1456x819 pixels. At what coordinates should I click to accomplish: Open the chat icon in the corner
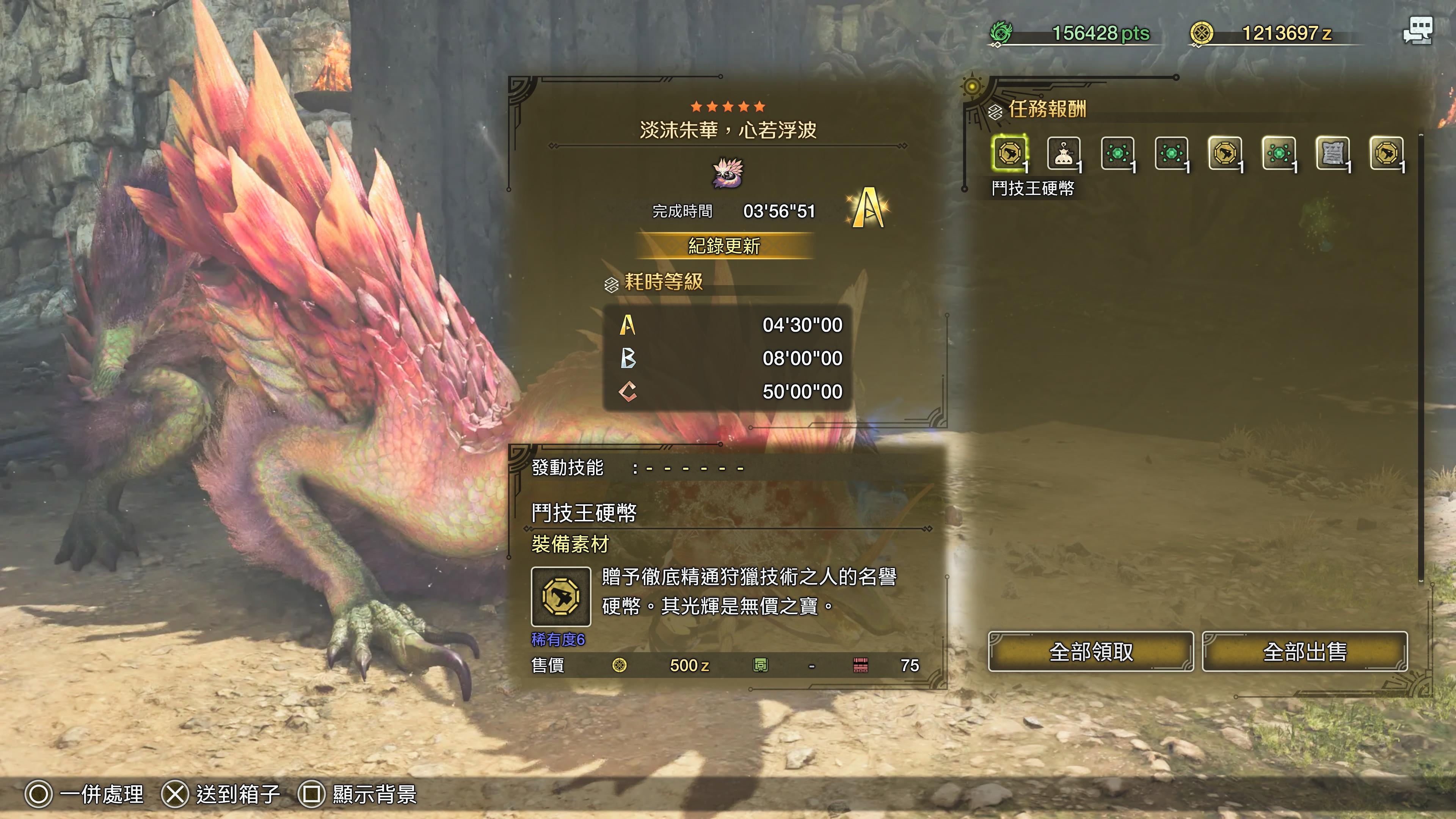pyautogui.click(x=1418, y=30)
